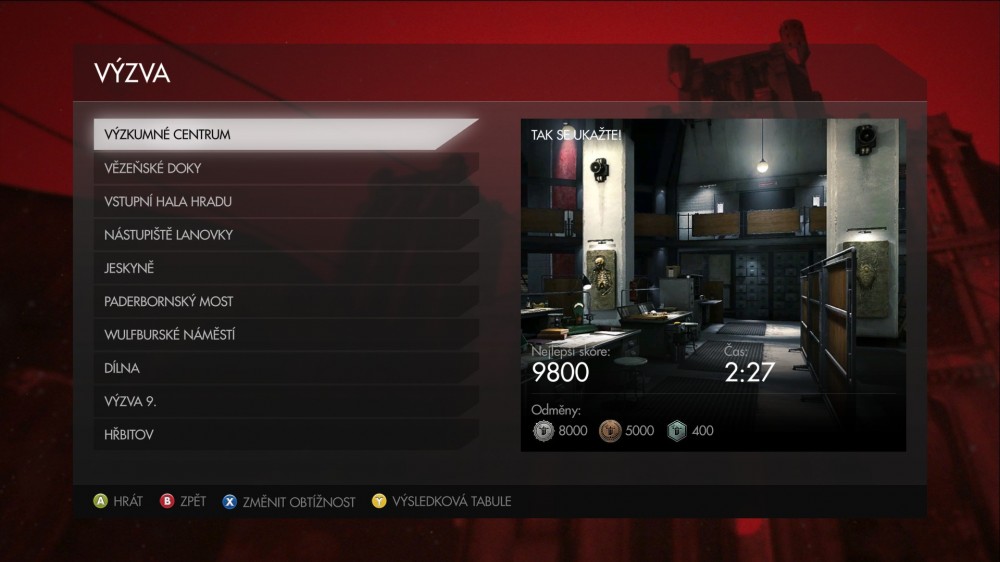Select the Paderbornský most challenge
This screenshot has width=1000, height=562.
(x=285, y=301)
